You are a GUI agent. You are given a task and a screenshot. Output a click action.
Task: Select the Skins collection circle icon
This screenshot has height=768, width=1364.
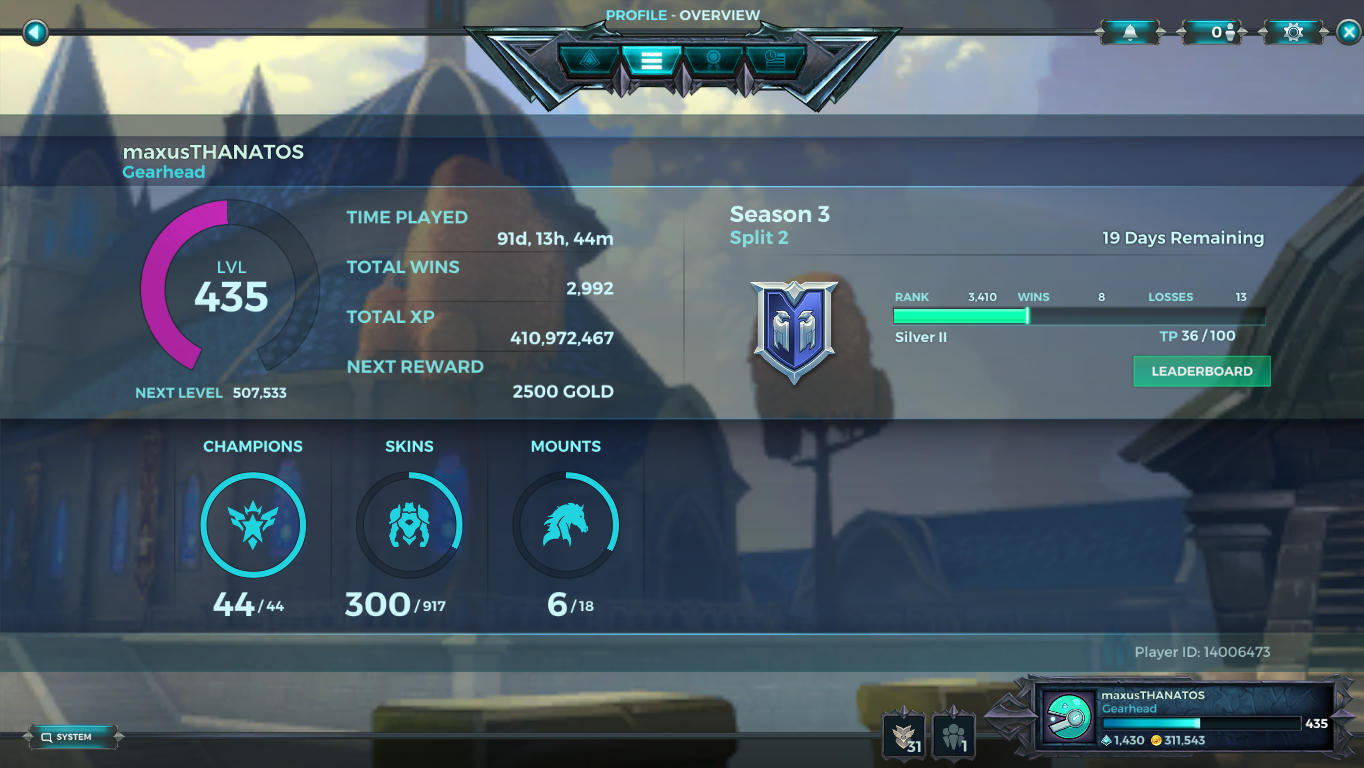click(410, 525)
